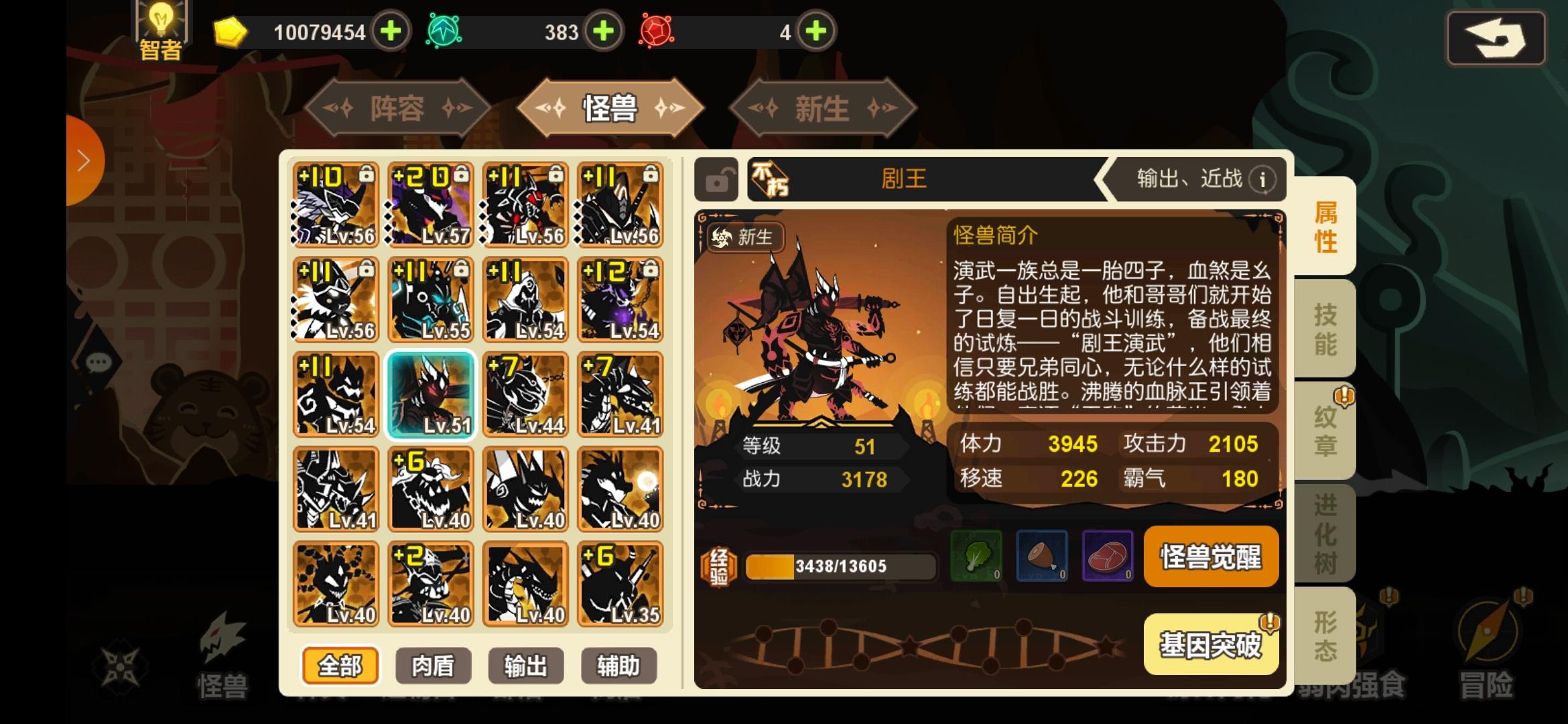Click the experience progress bar showing 3438/13605
Screen dimensions: 1568x724
(838, 566)
